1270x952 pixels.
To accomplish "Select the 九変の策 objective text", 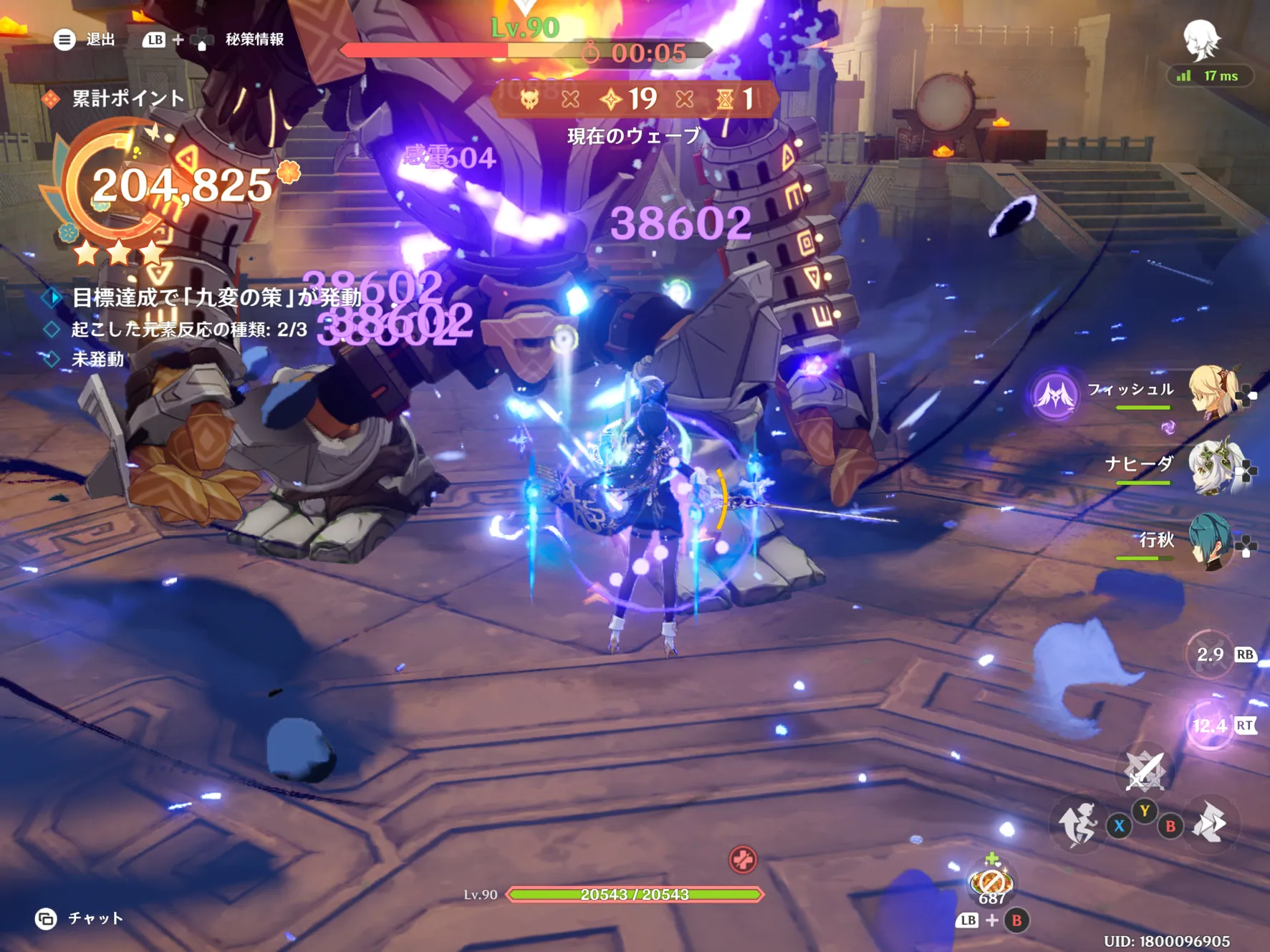I will [216, 297].
